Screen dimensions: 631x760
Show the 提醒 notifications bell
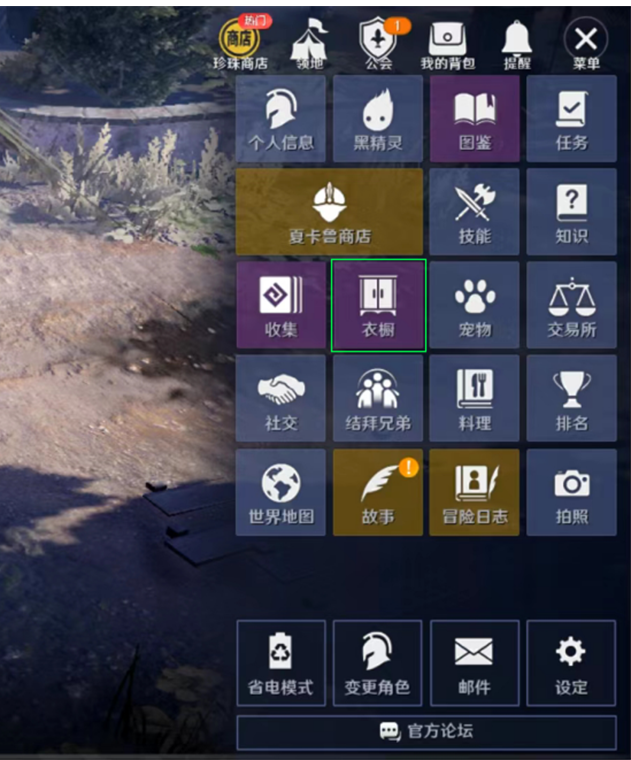pyautogui.click(x=517, y=44)
